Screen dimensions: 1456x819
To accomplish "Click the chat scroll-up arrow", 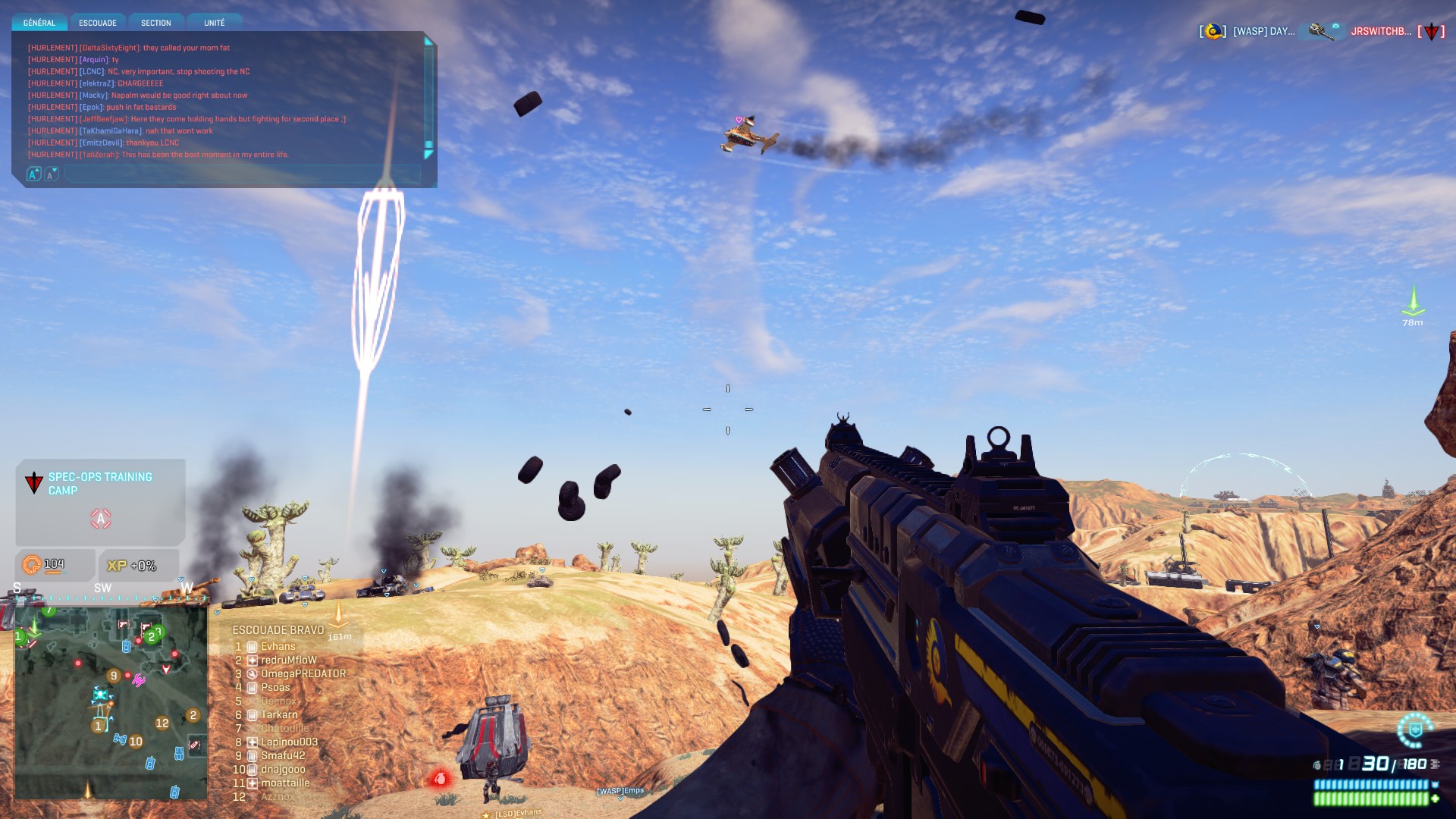I will click(x=428, y=42).
